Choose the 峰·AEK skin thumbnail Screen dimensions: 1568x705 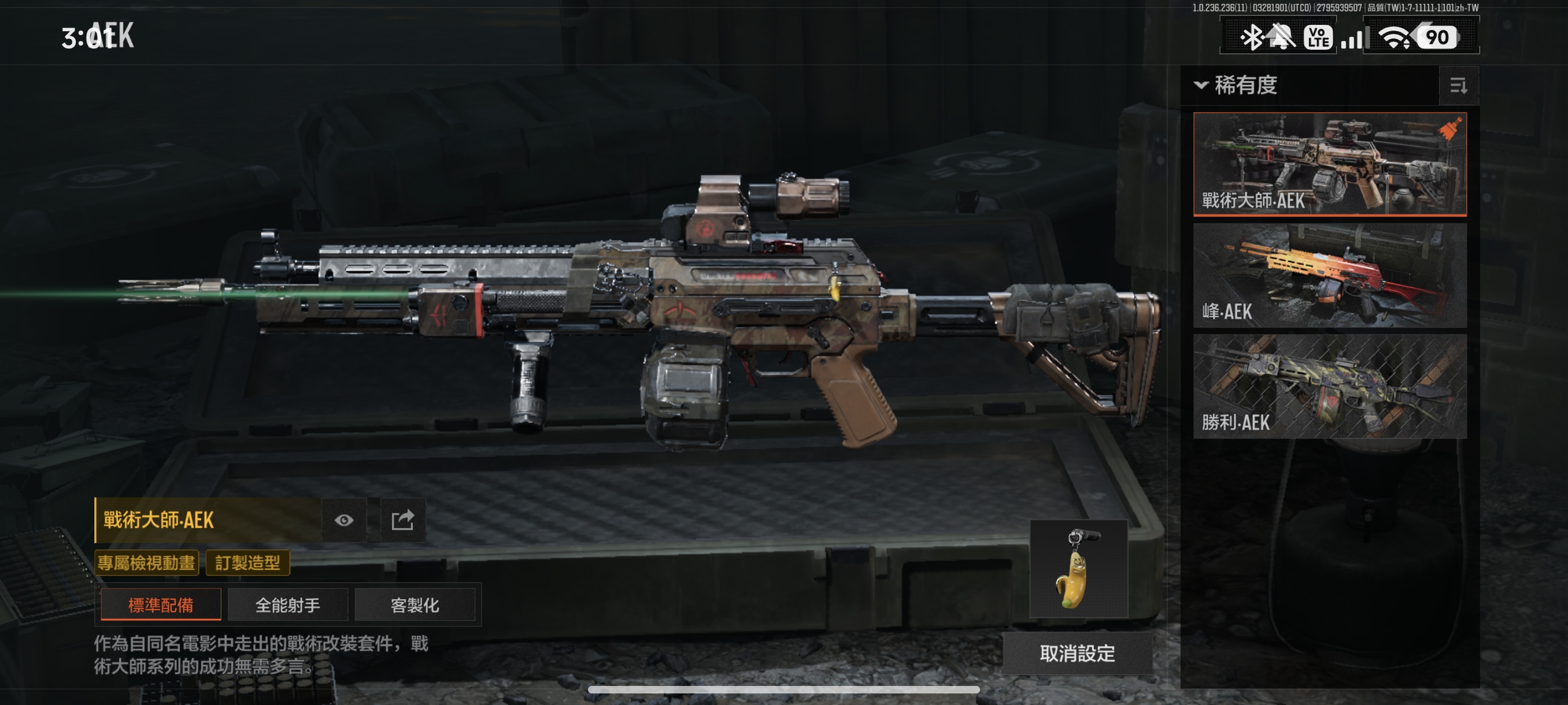[x=1329, y=275]
